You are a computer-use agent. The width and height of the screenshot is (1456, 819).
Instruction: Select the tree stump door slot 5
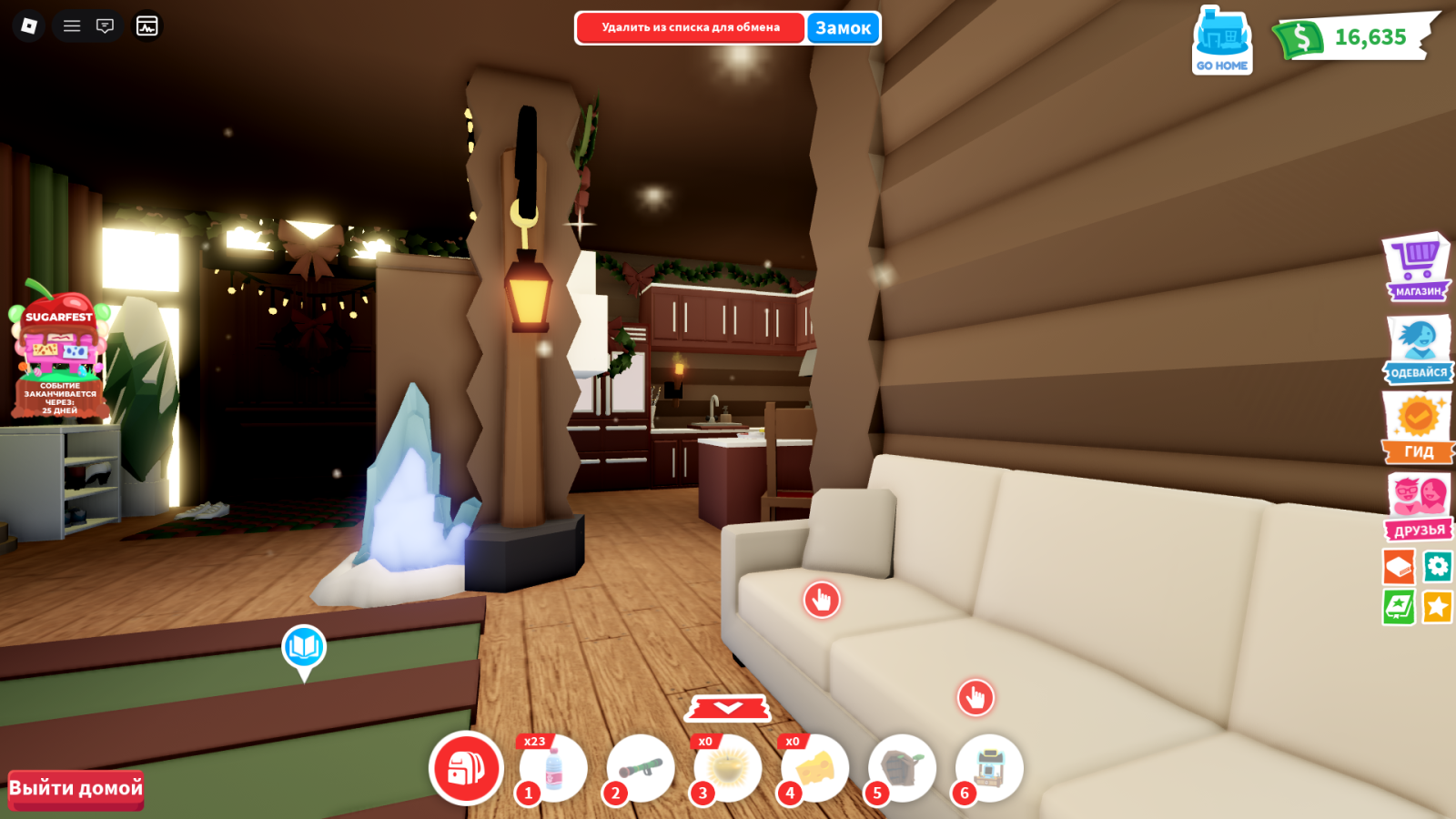click(902, 769)
